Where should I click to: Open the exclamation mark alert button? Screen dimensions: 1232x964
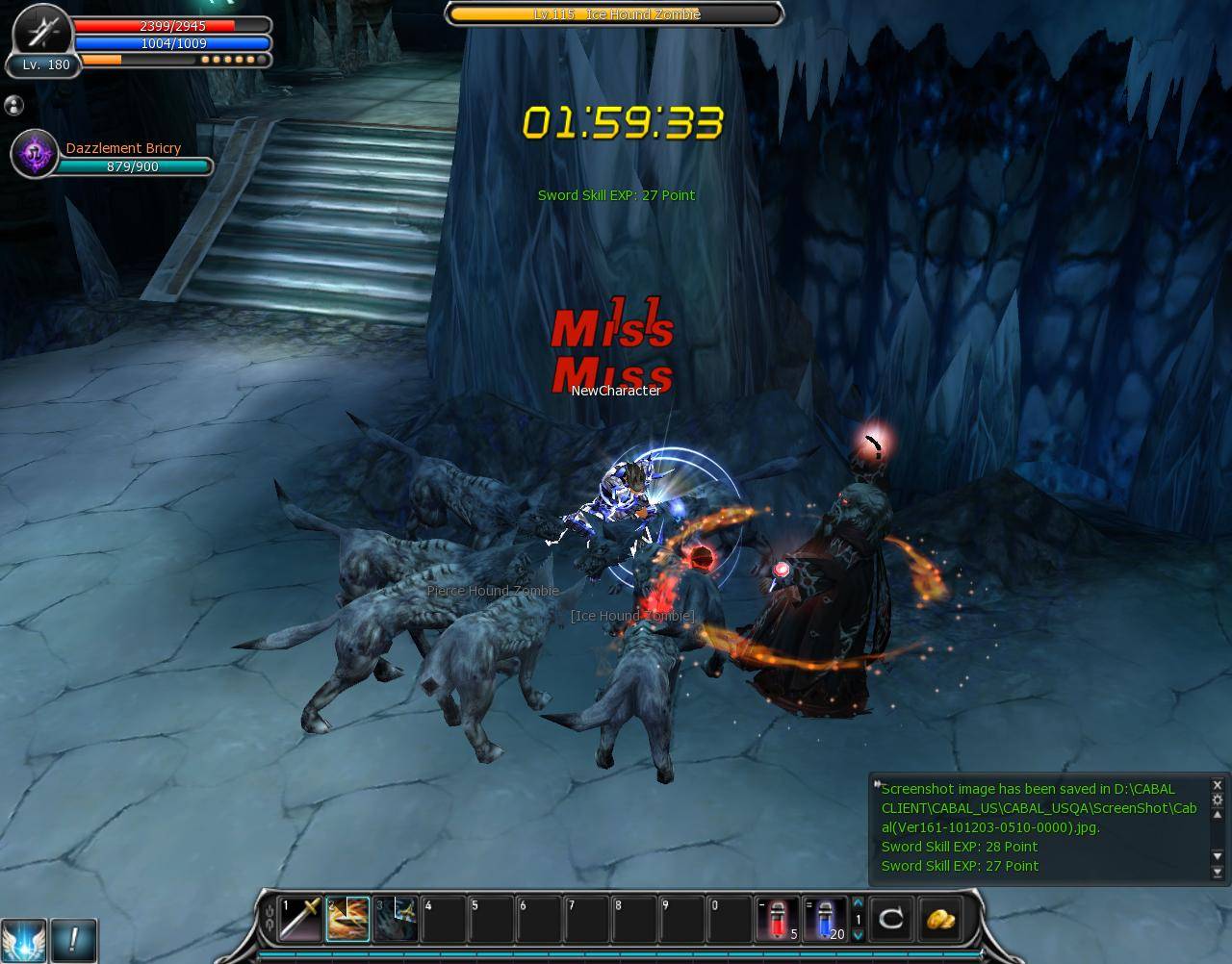[x=74, y=938]
